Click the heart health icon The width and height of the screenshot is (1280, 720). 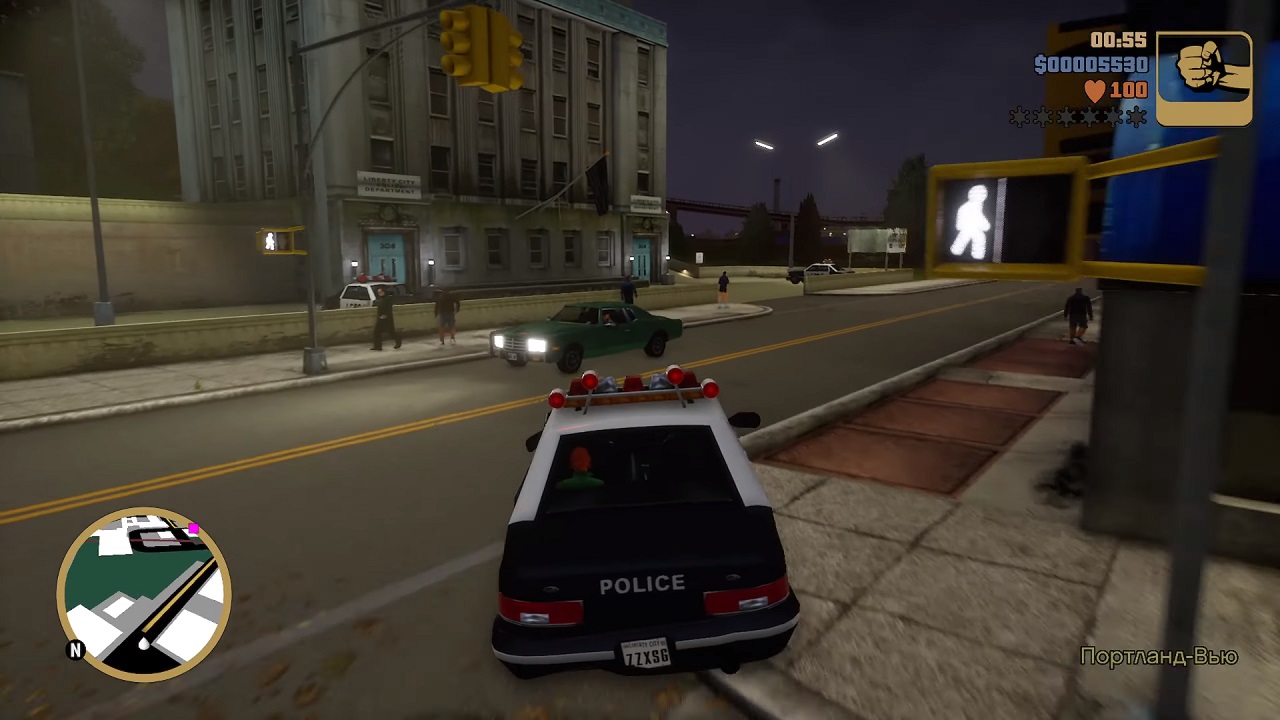1093,88
